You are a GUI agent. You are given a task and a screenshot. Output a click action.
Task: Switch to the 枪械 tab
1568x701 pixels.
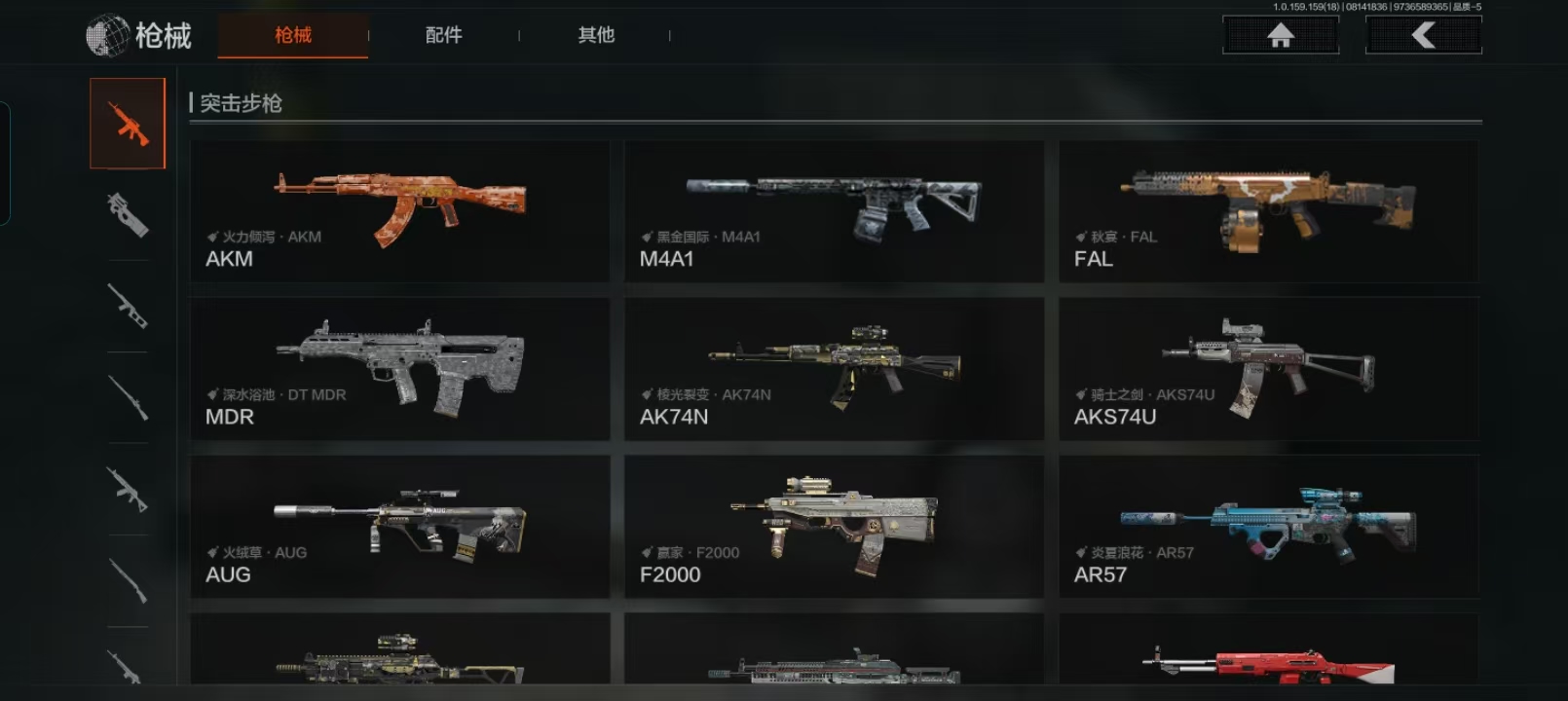293,36
